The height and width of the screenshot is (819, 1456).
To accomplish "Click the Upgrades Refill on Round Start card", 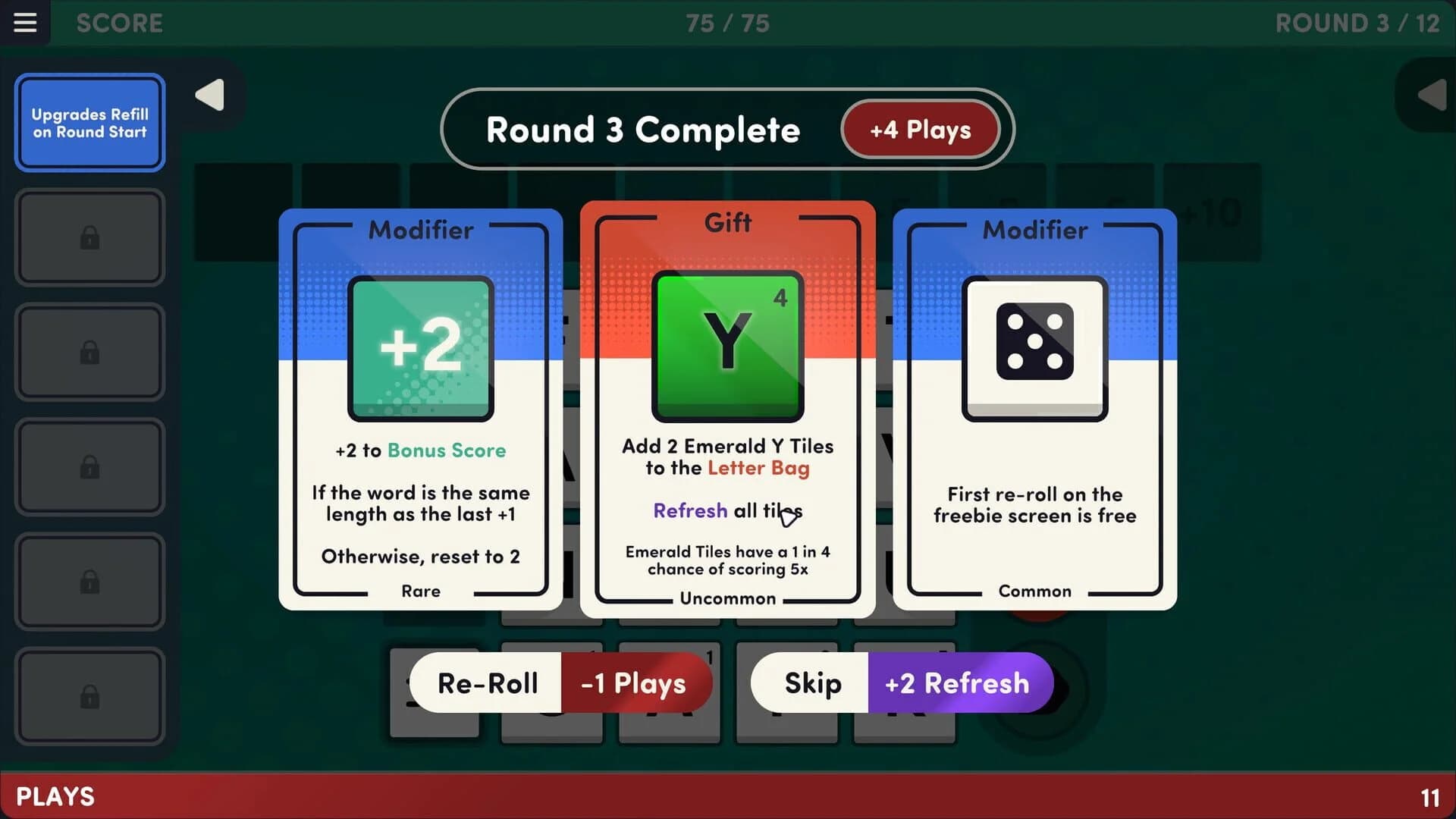I will [89, 122].
